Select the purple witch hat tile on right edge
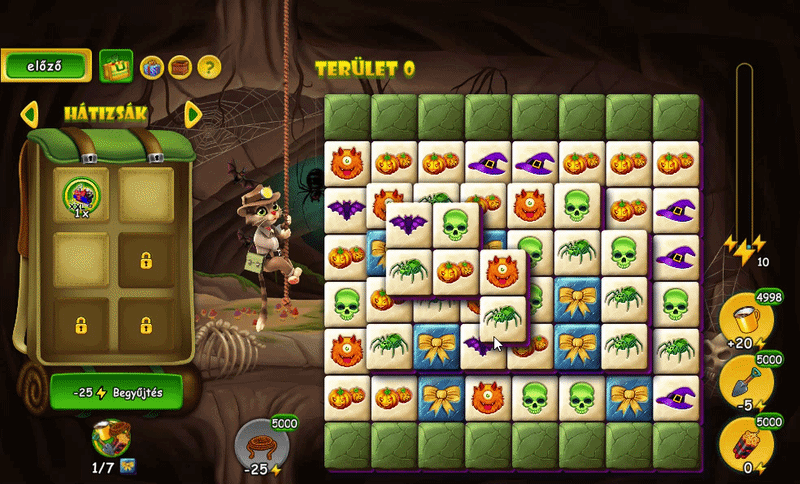800x484 pixels. pos(676,209)
